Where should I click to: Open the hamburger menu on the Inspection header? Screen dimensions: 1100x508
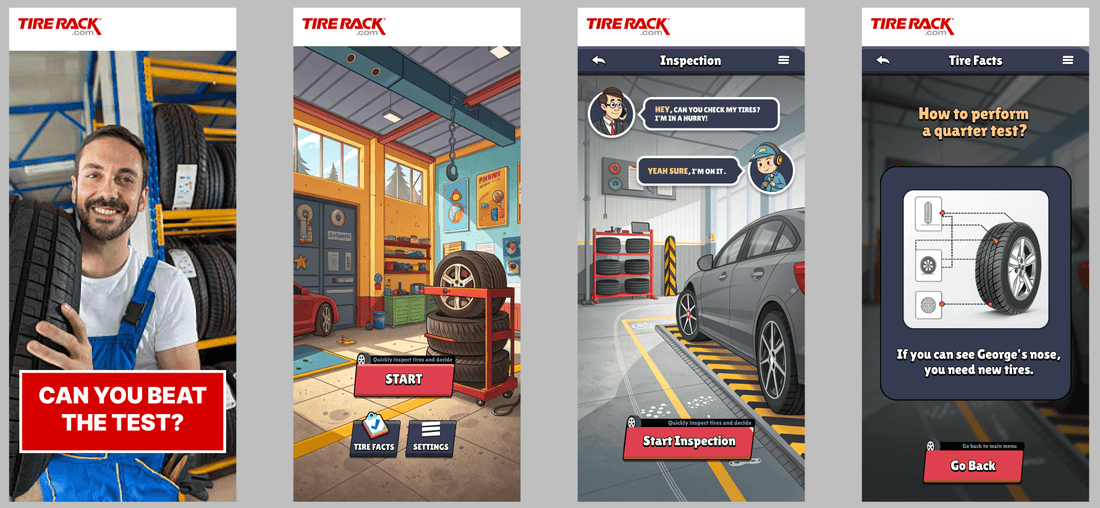coord(784,61)
